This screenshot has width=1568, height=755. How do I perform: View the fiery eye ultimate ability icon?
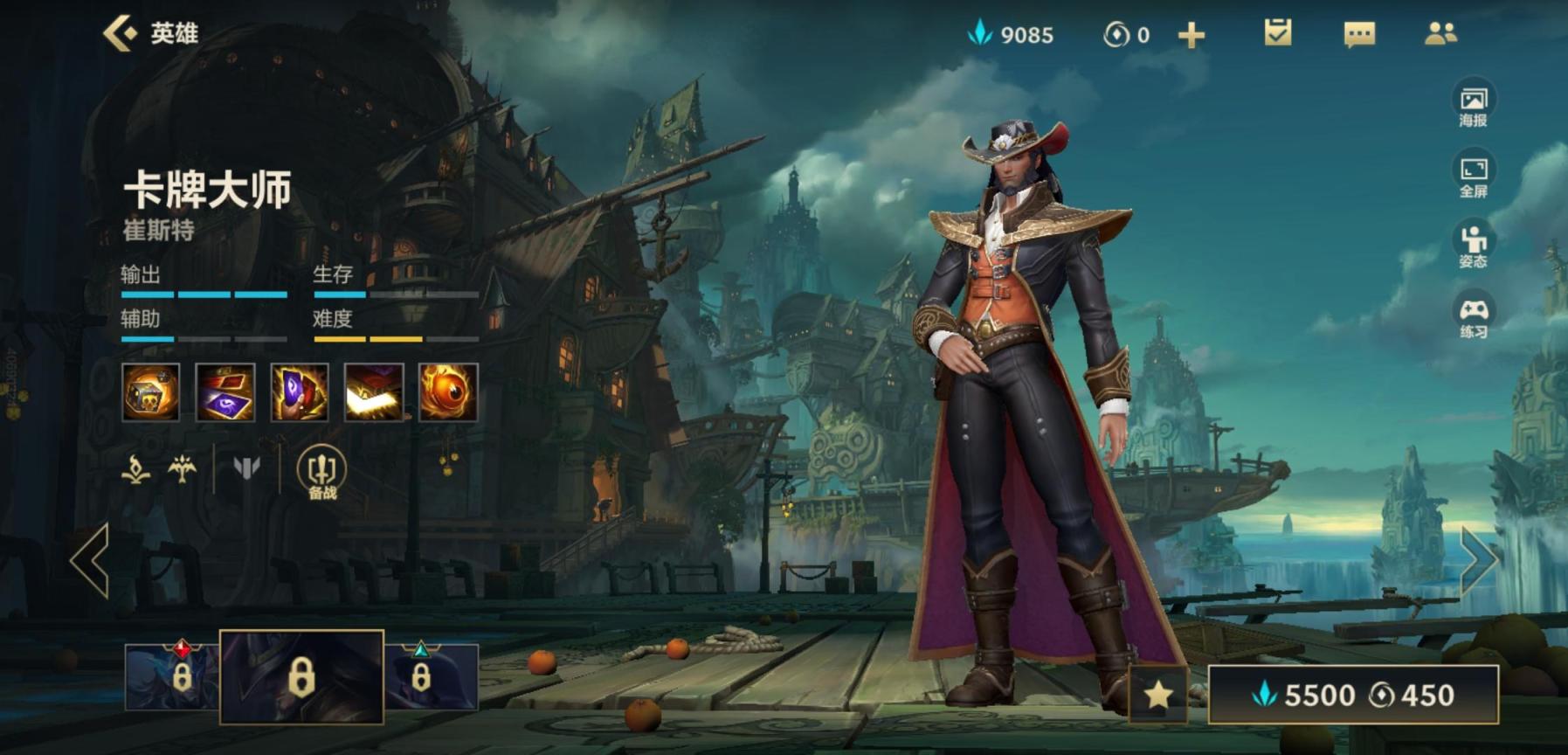pyautogui.click(x=448, y=392)
